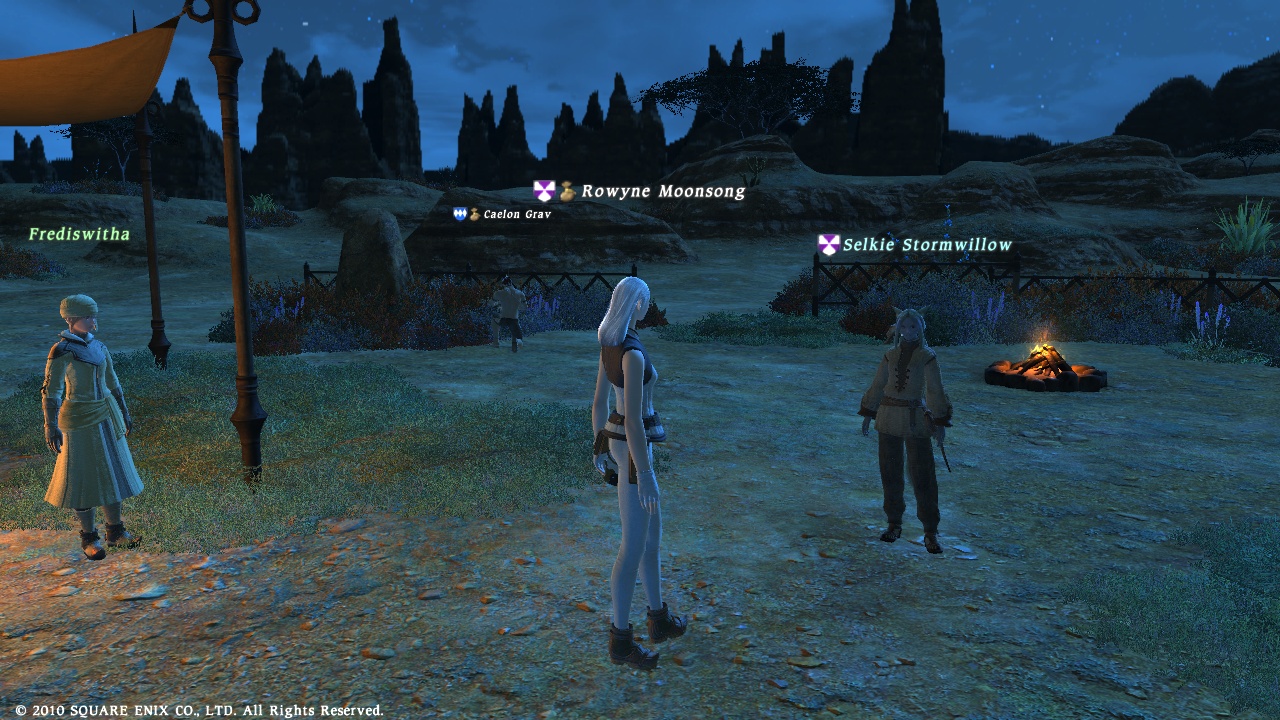
Task: Target the Rowyne Moonsong nameplate
Action: pyautogui.click(x=662, y=191)
